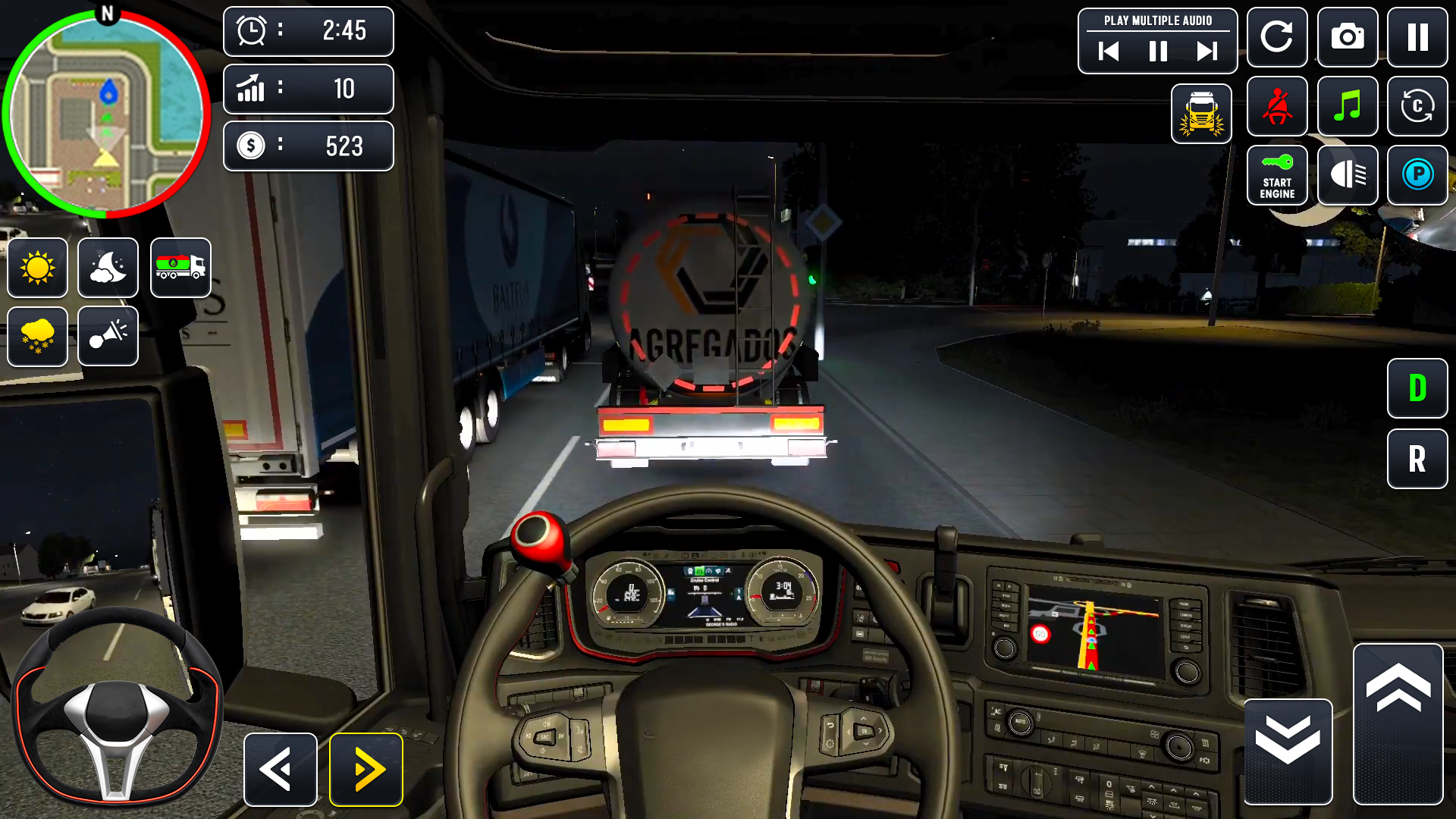Shift into Drive with the D button

pos(1417,389)
